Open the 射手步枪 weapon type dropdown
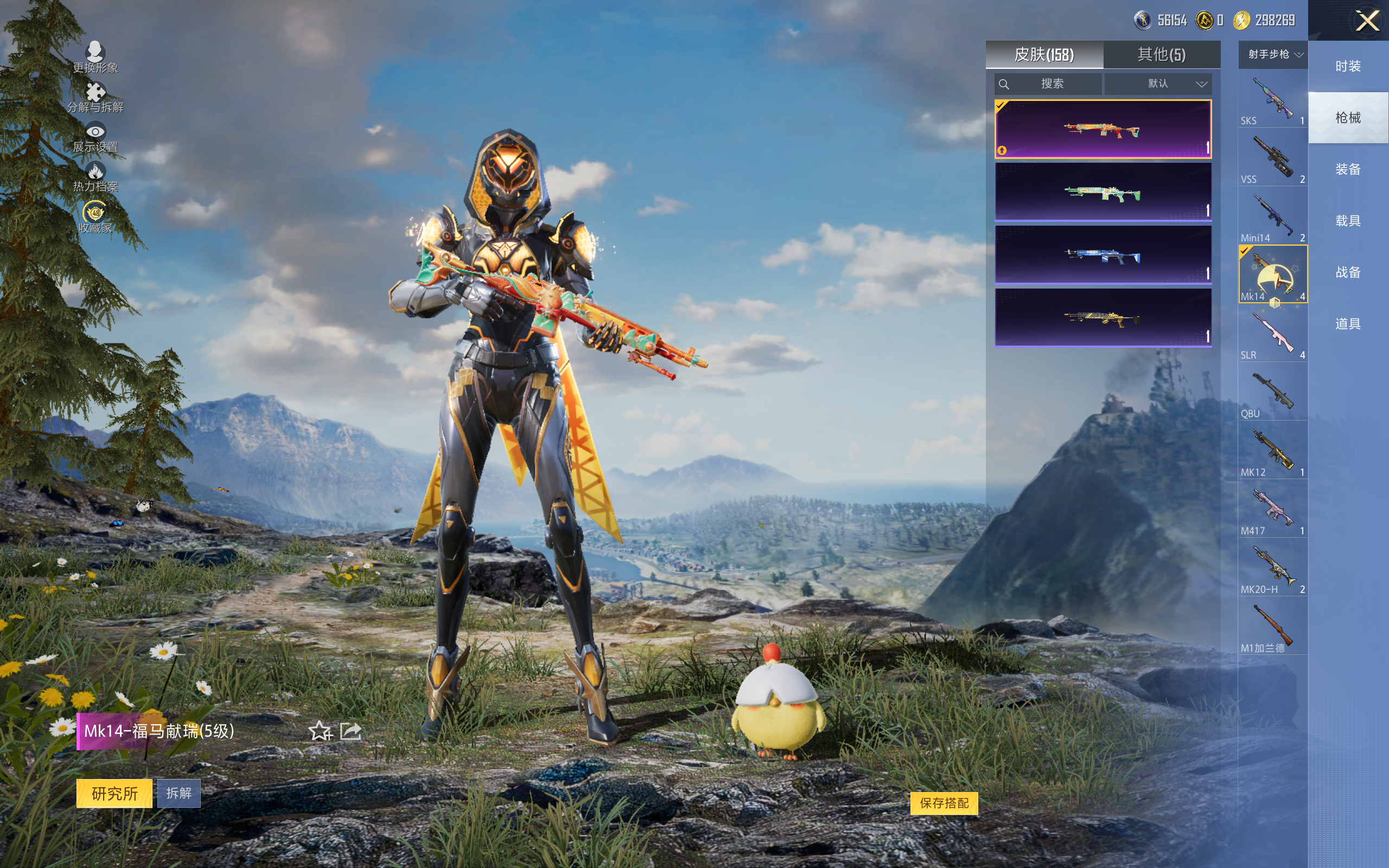The height and width of the screenshot is (868, 1389). (x=1273, y=55)
